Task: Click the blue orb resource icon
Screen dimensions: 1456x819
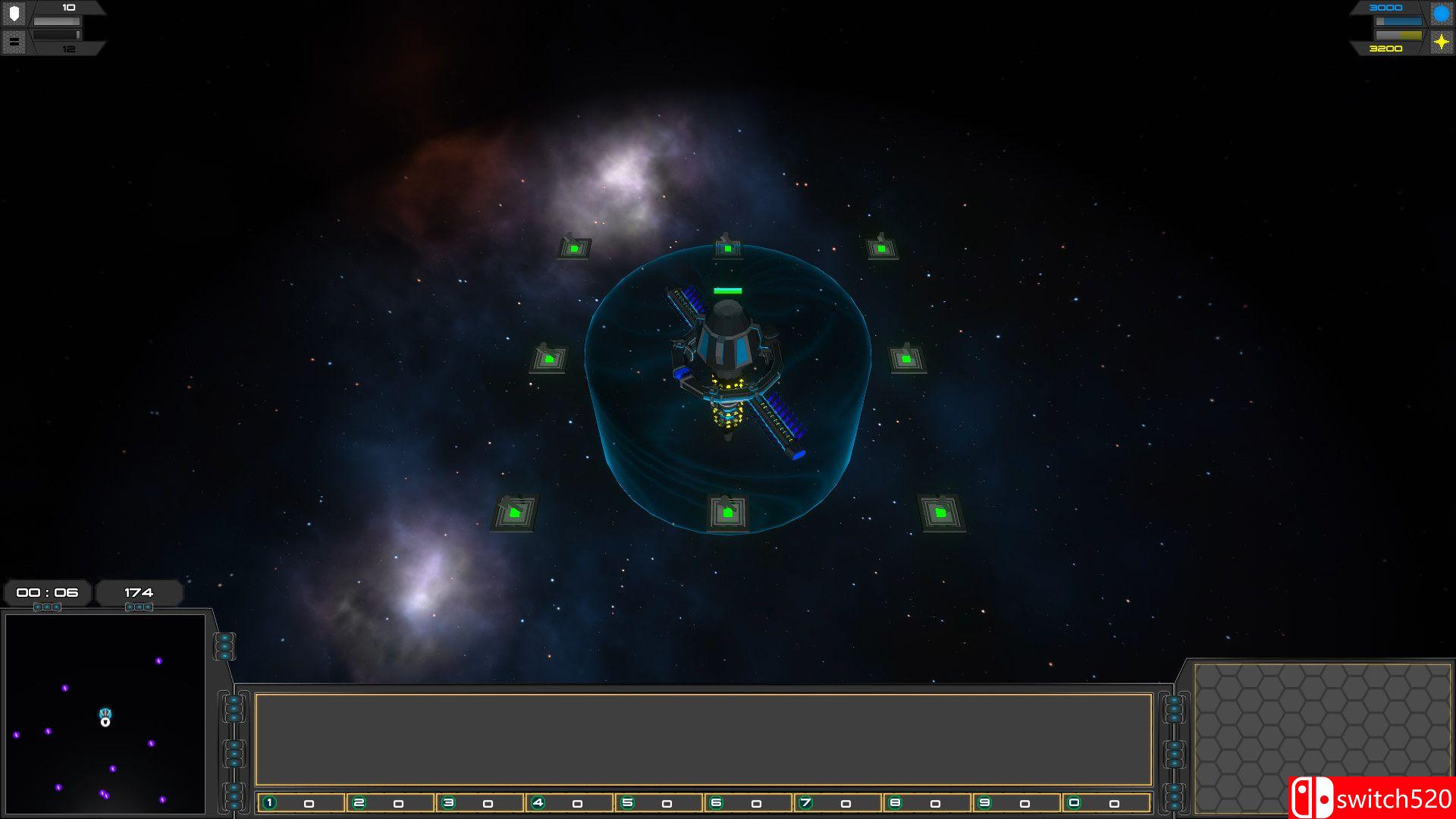Action: tap(1441, 14)
